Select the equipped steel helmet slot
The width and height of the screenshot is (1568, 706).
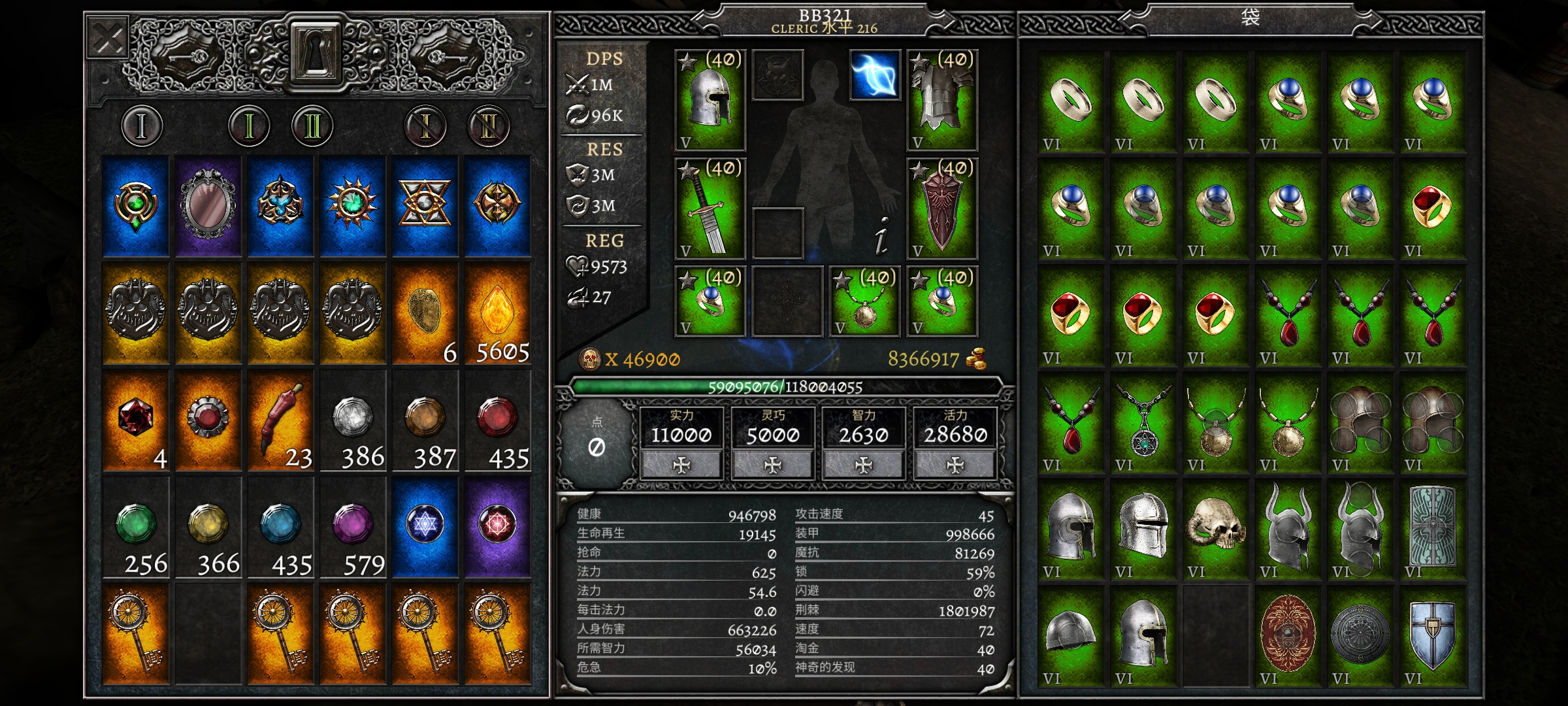pyautogui.click(x=710, y=99)
